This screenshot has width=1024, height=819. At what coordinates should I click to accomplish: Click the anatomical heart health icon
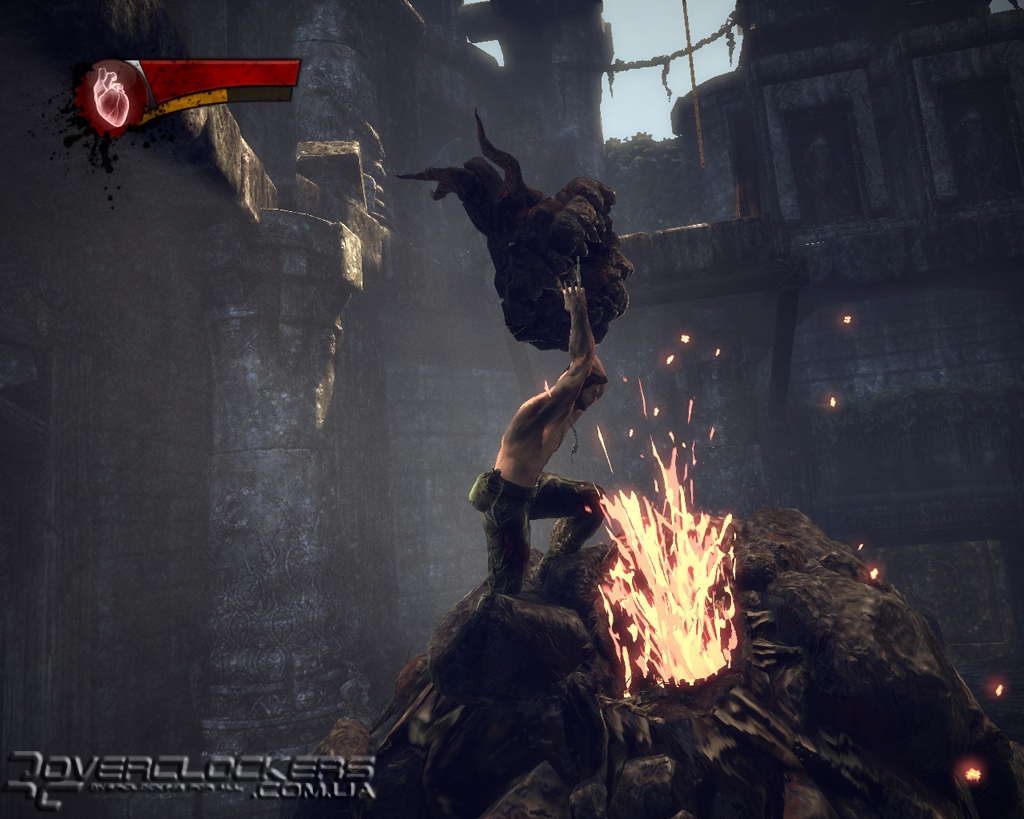tap(110, 97)
